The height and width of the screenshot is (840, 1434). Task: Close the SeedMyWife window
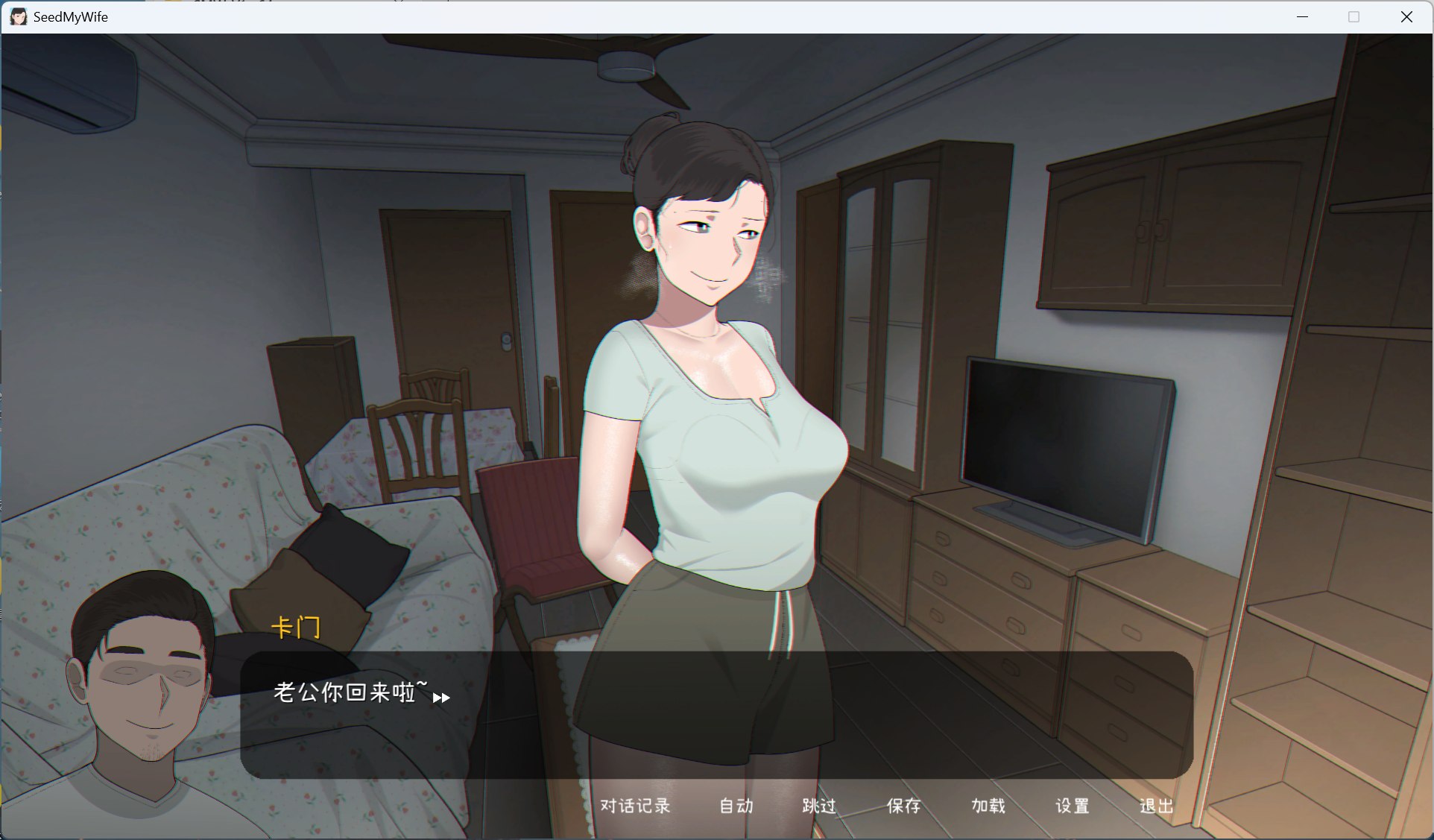[x=1407, y=16]
